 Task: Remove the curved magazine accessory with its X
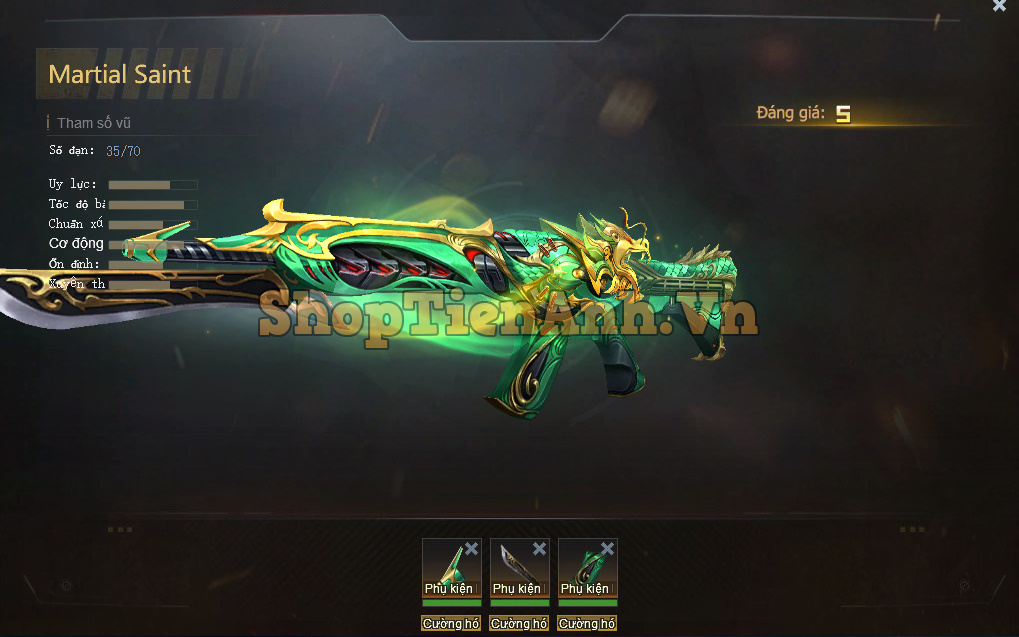pyautogui.click(x=607, y=548)
